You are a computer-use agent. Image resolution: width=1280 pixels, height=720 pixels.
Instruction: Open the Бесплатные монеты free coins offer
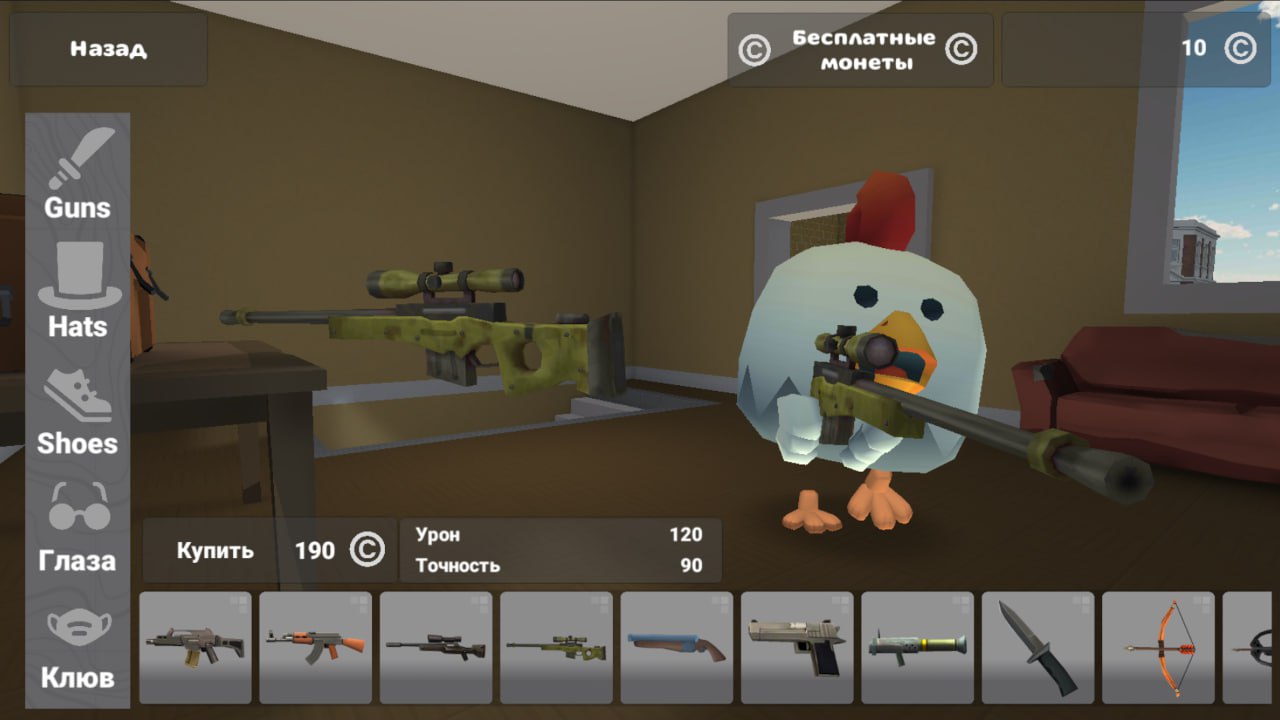click(860, 50)
